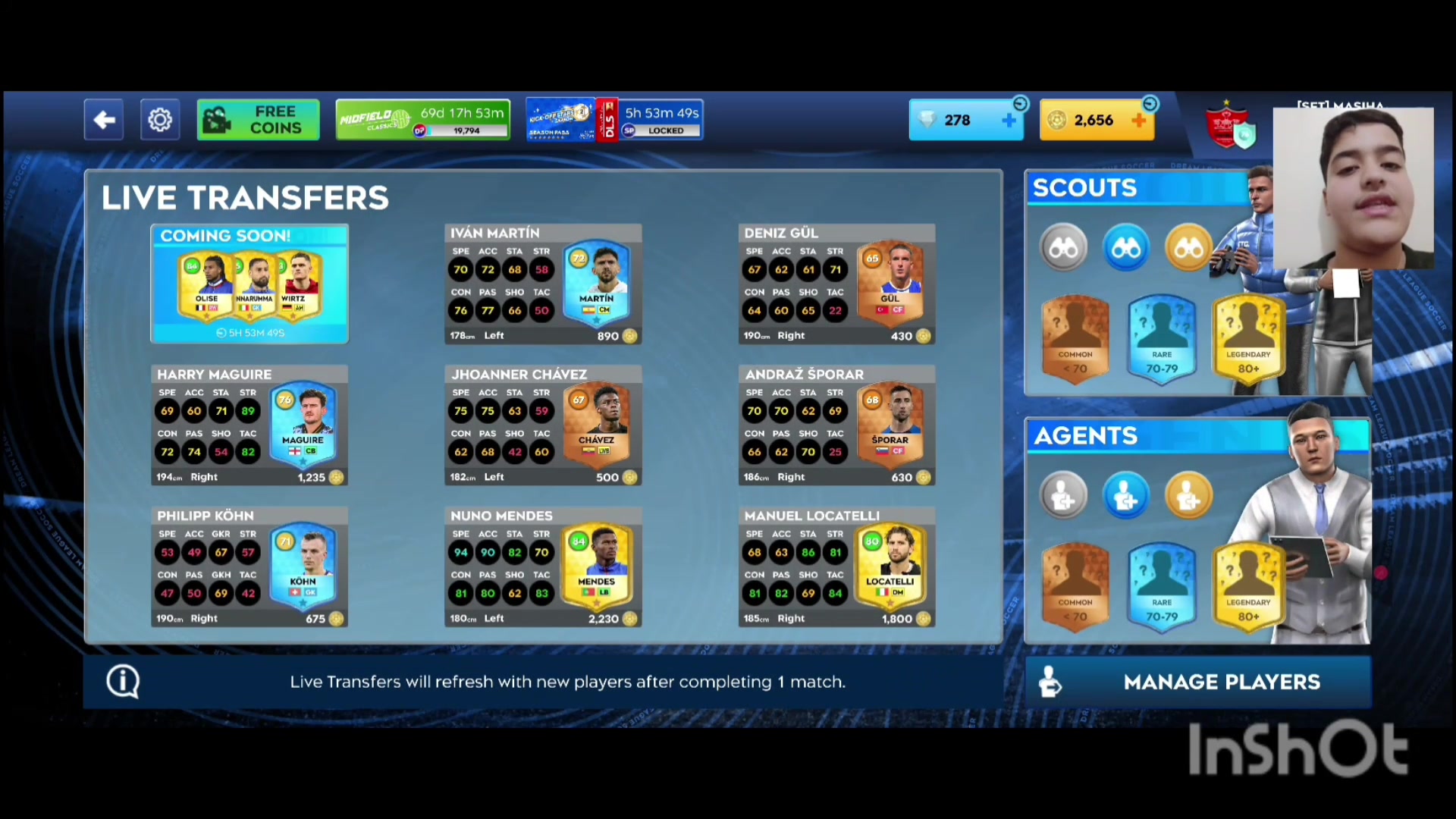Image resolution: width=1456 pixels, height=819 pixels.
Task: Select Deniz Gül transfer card
Action: (x=836, y=284)
